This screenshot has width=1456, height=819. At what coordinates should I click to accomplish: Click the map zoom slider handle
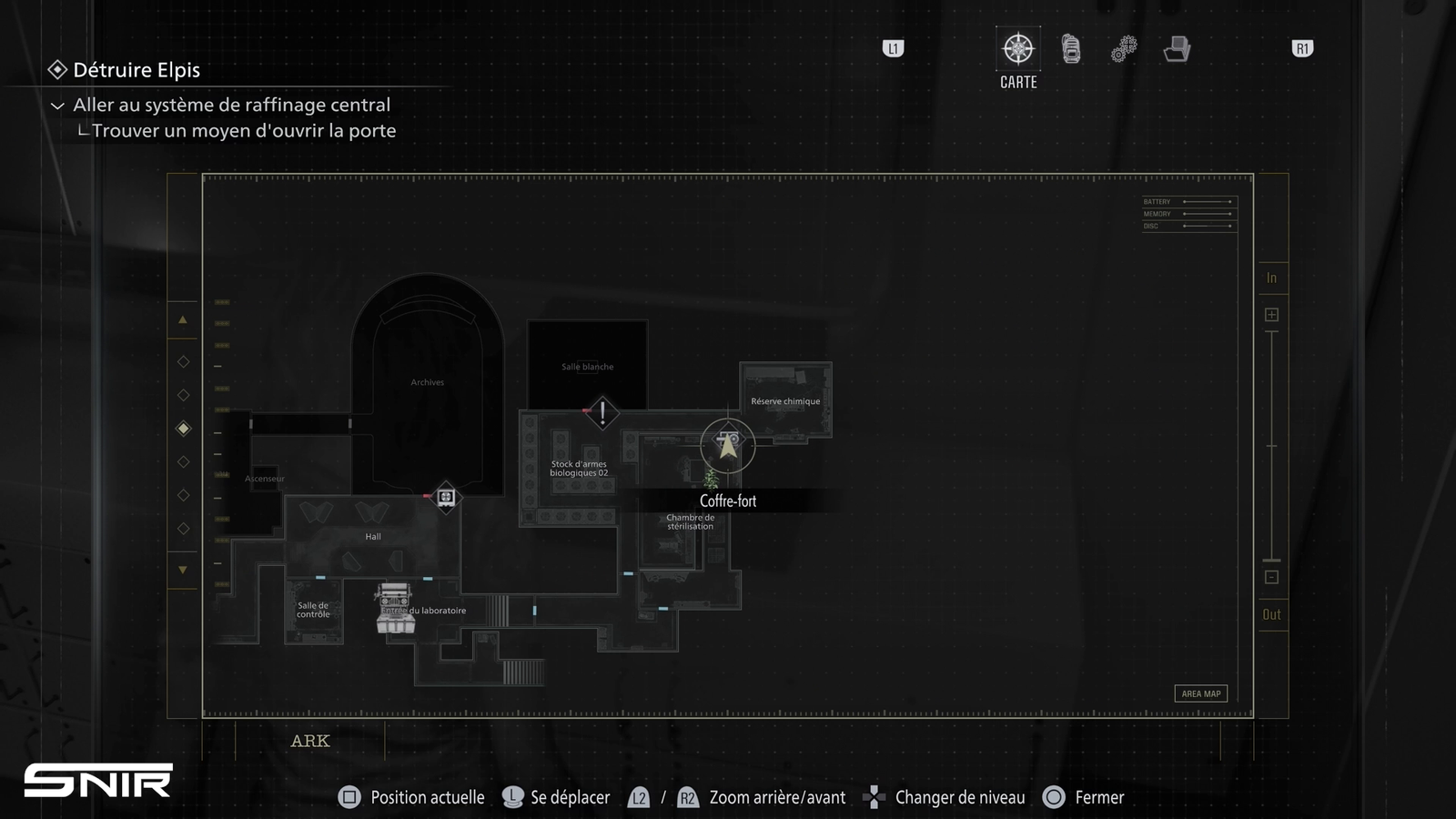pyautogui.click(x=1271, y=560)
